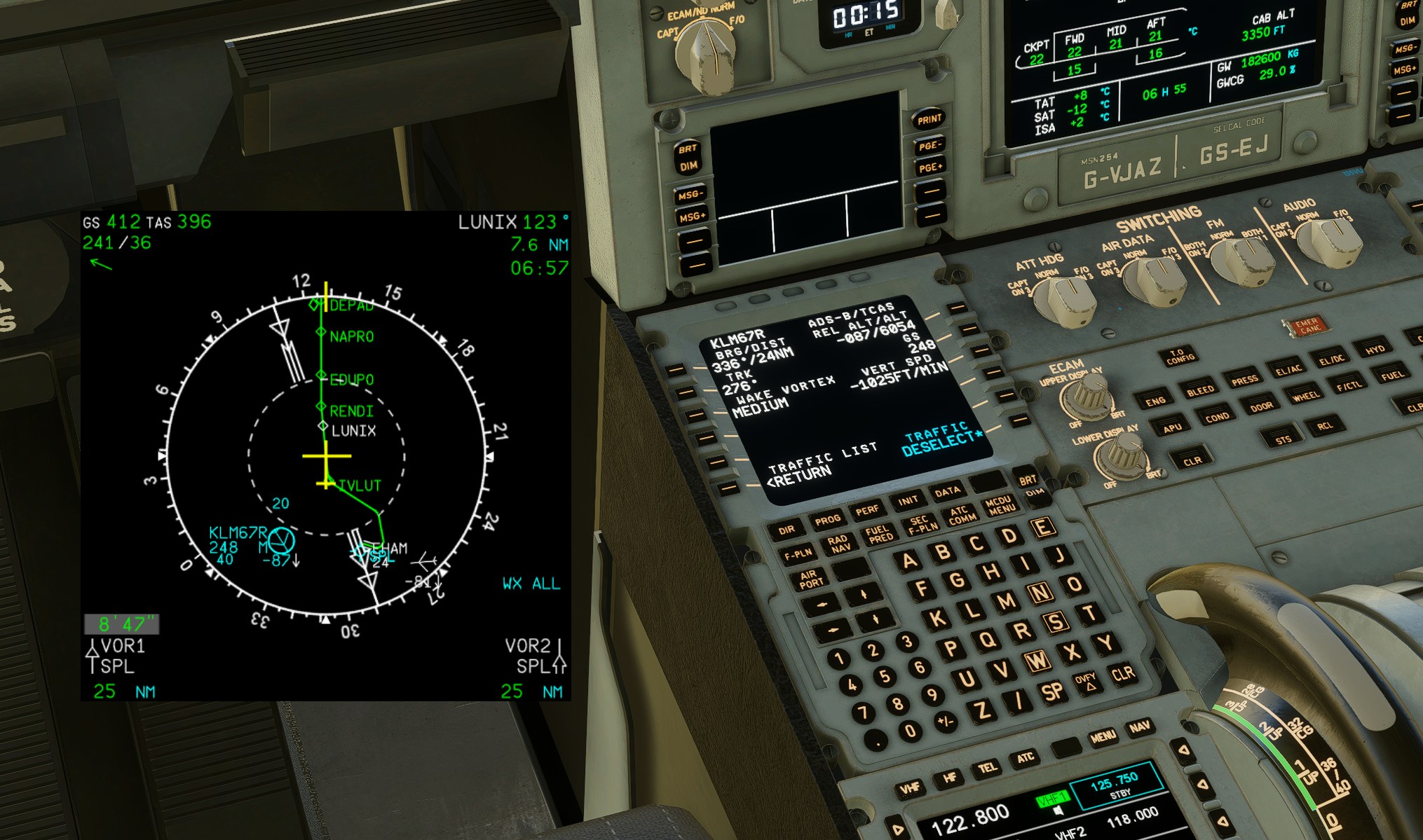Image resolution: width=1423 pixels, height=840 pixels.
Task: Select the F-PLN key on the MCDU
Action: 798,555
